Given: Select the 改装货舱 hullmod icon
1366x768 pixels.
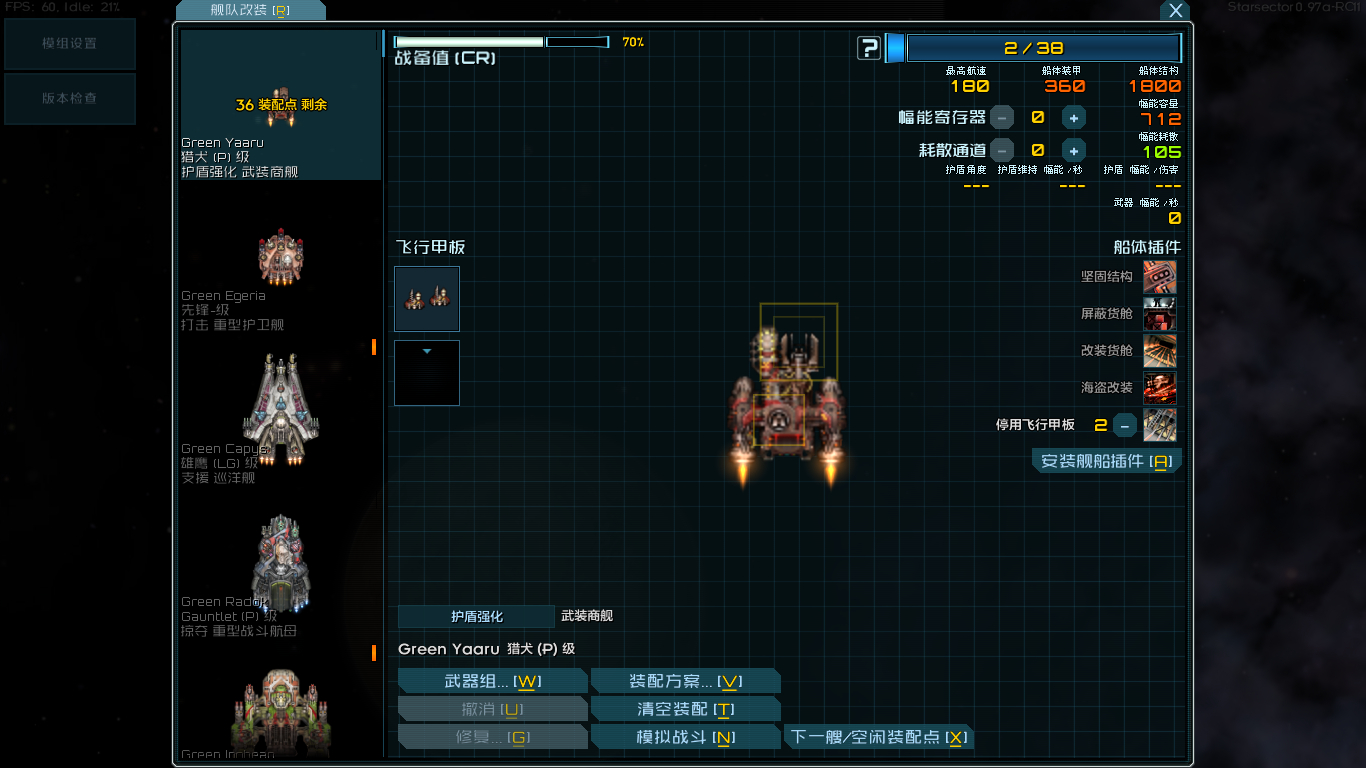Looking at the screenshot, I should point(1160,350).
